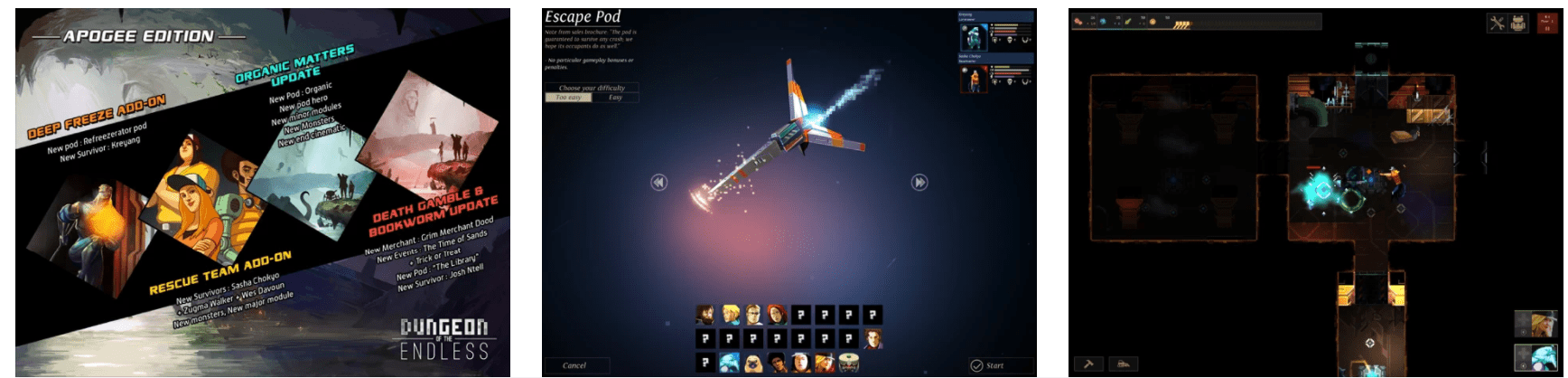
Task: Cancel the escape pod selection
Action: click(x=575, y=365)
